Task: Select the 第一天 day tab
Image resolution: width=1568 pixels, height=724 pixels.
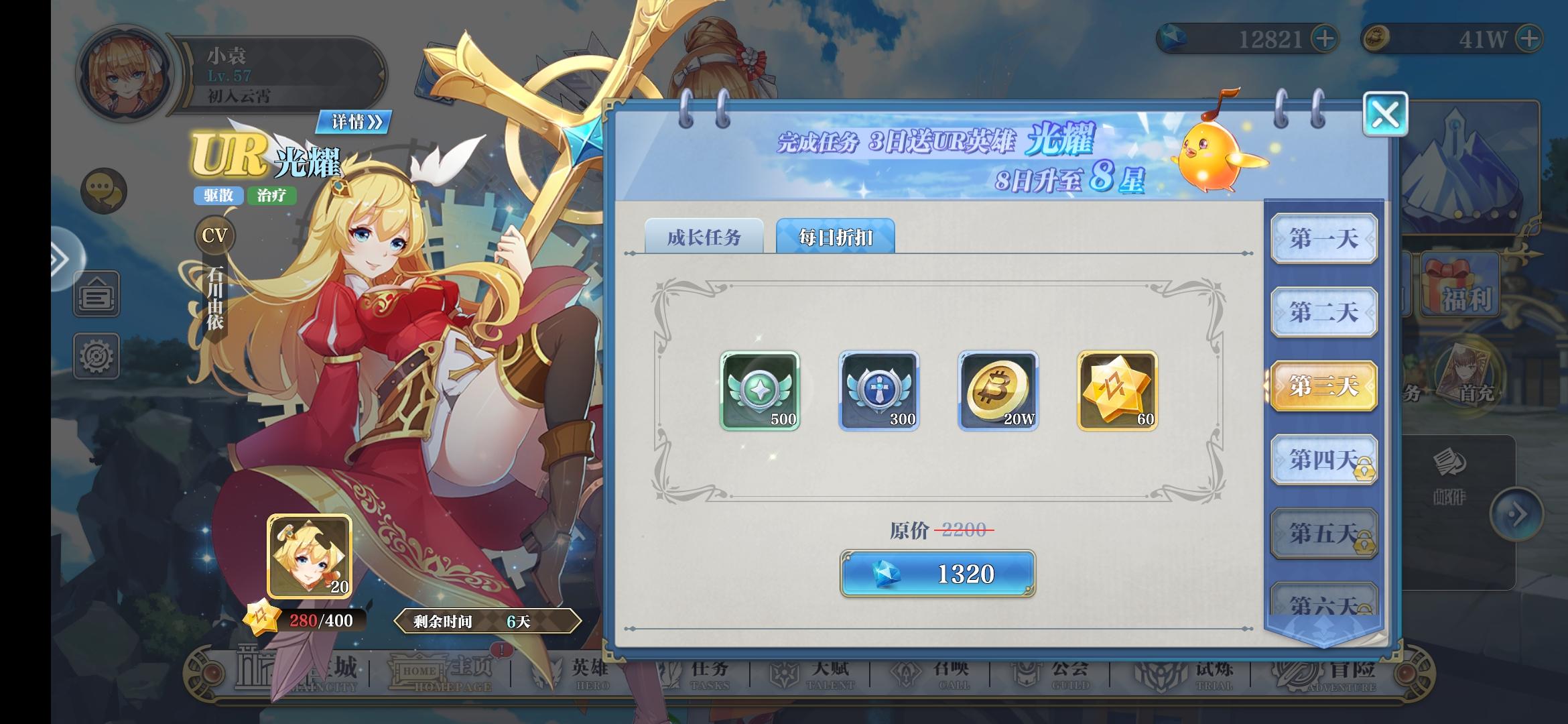Action: (x=1323, y=239)
